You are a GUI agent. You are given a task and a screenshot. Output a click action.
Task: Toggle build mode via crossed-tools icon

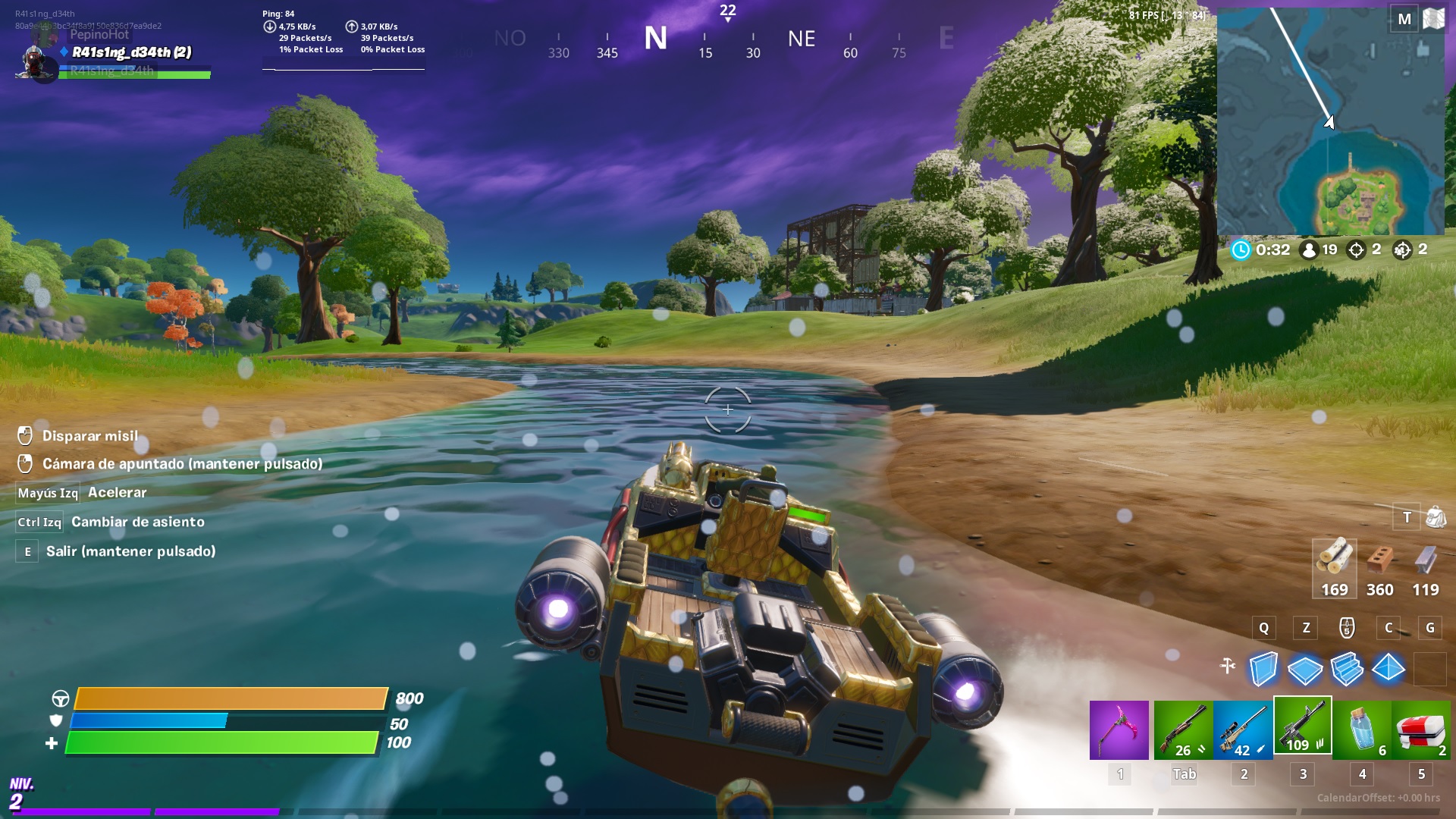click(x=1228, y=666)
